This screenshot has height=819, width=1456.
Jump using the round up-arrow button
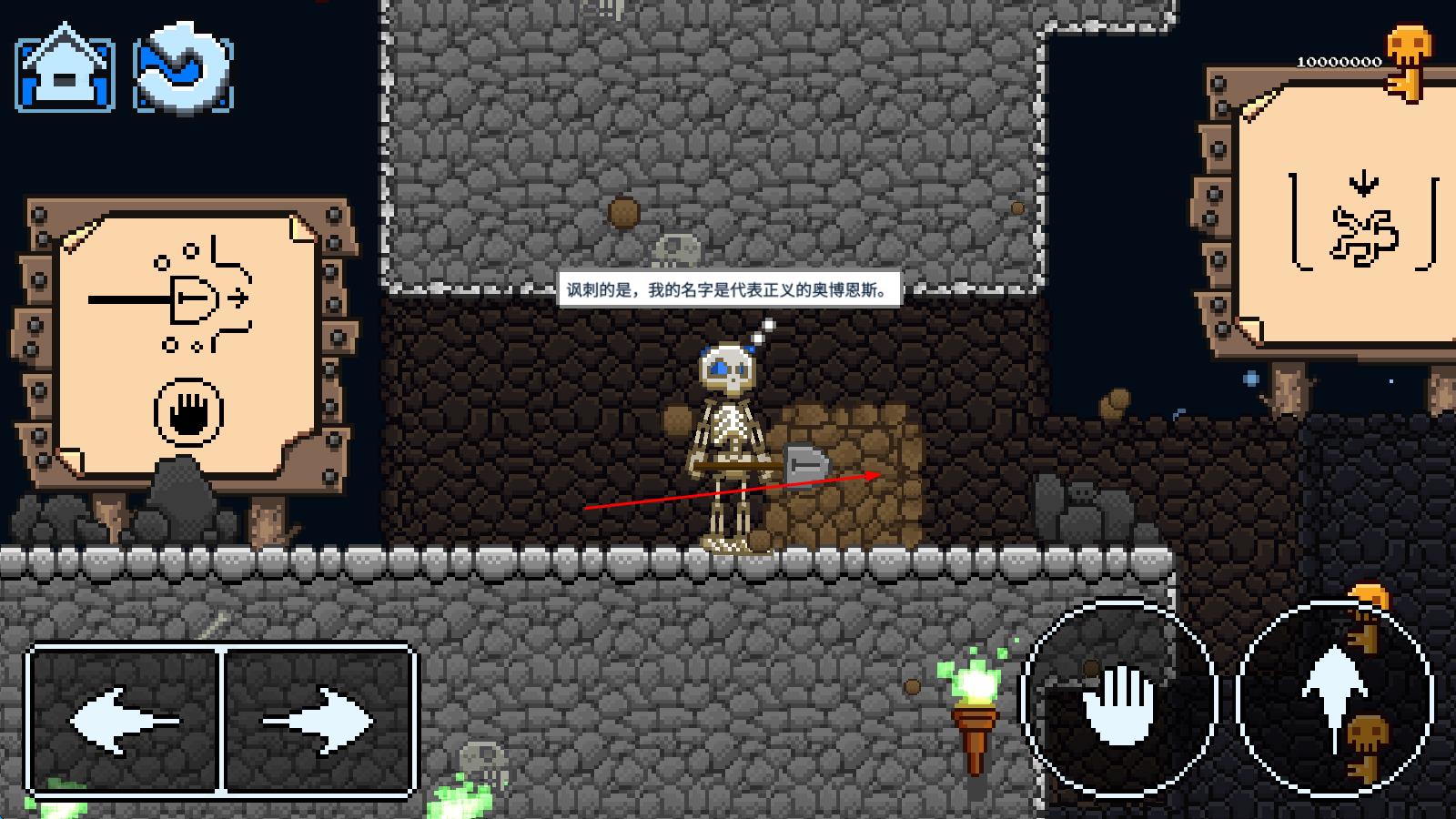(1334, 697)
